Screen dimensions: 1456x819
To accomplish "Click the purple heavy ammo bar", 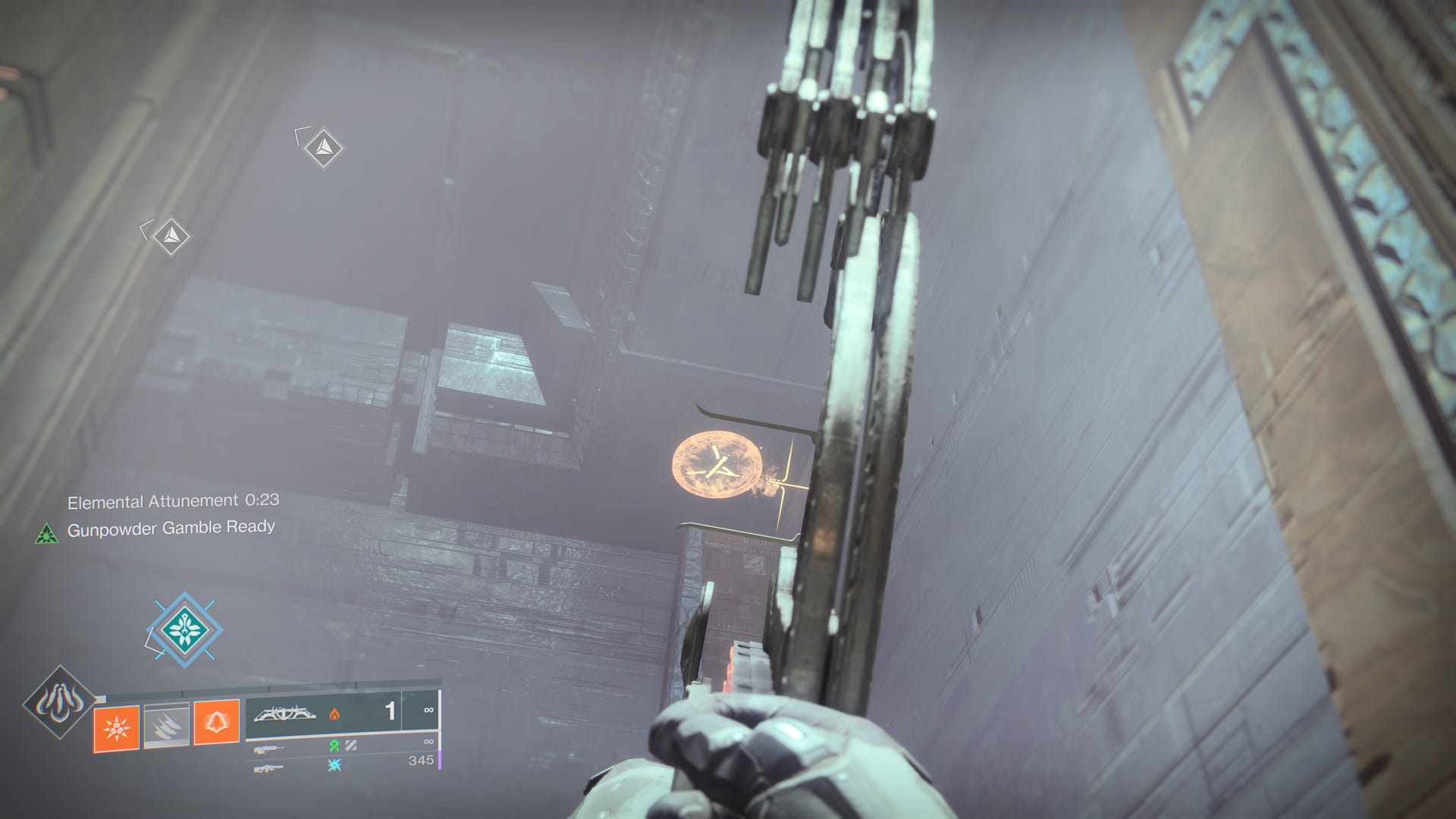I will click(x=440, y=758).
